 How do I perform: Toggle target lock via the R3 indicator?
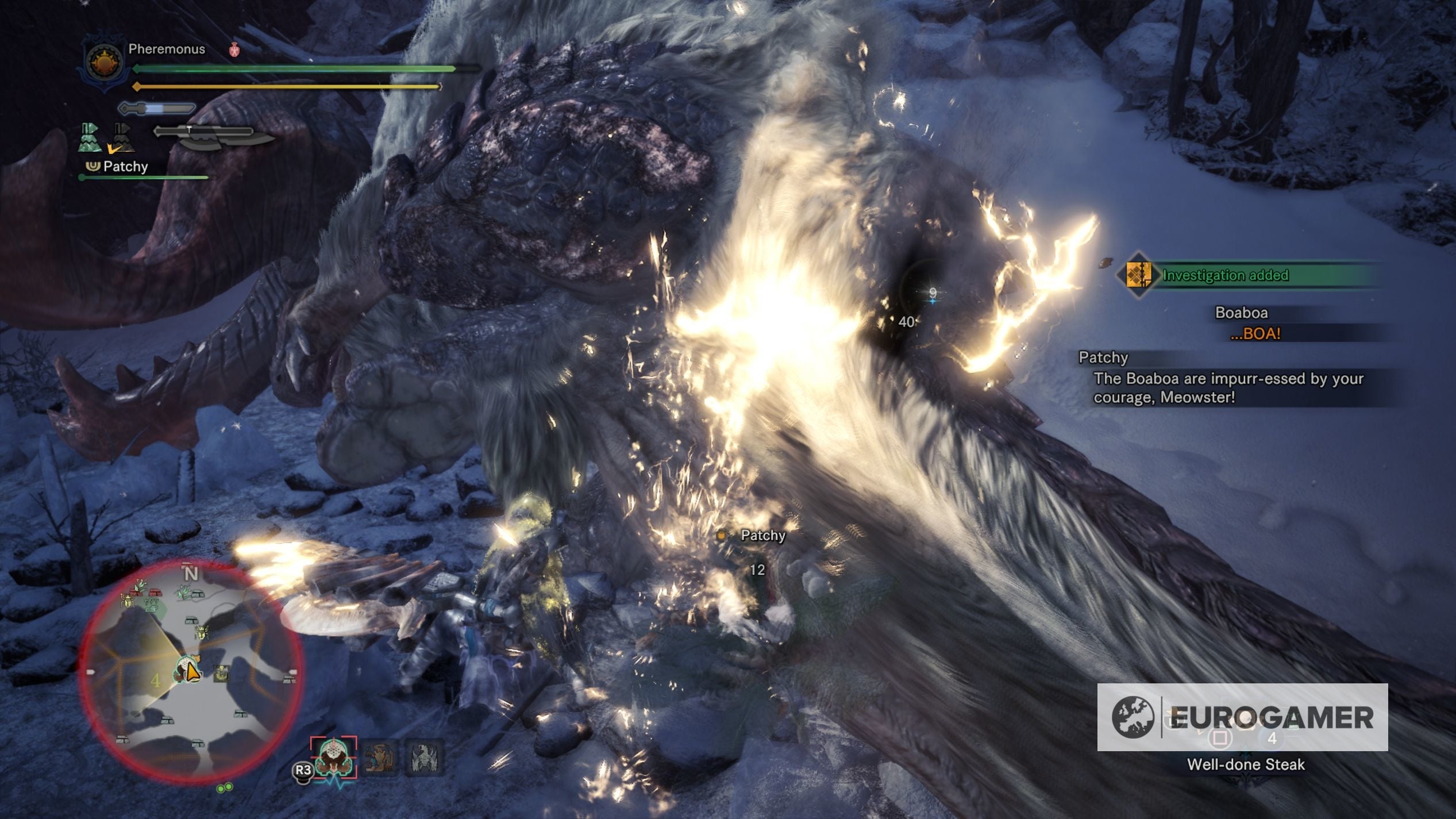coord(303,770)
